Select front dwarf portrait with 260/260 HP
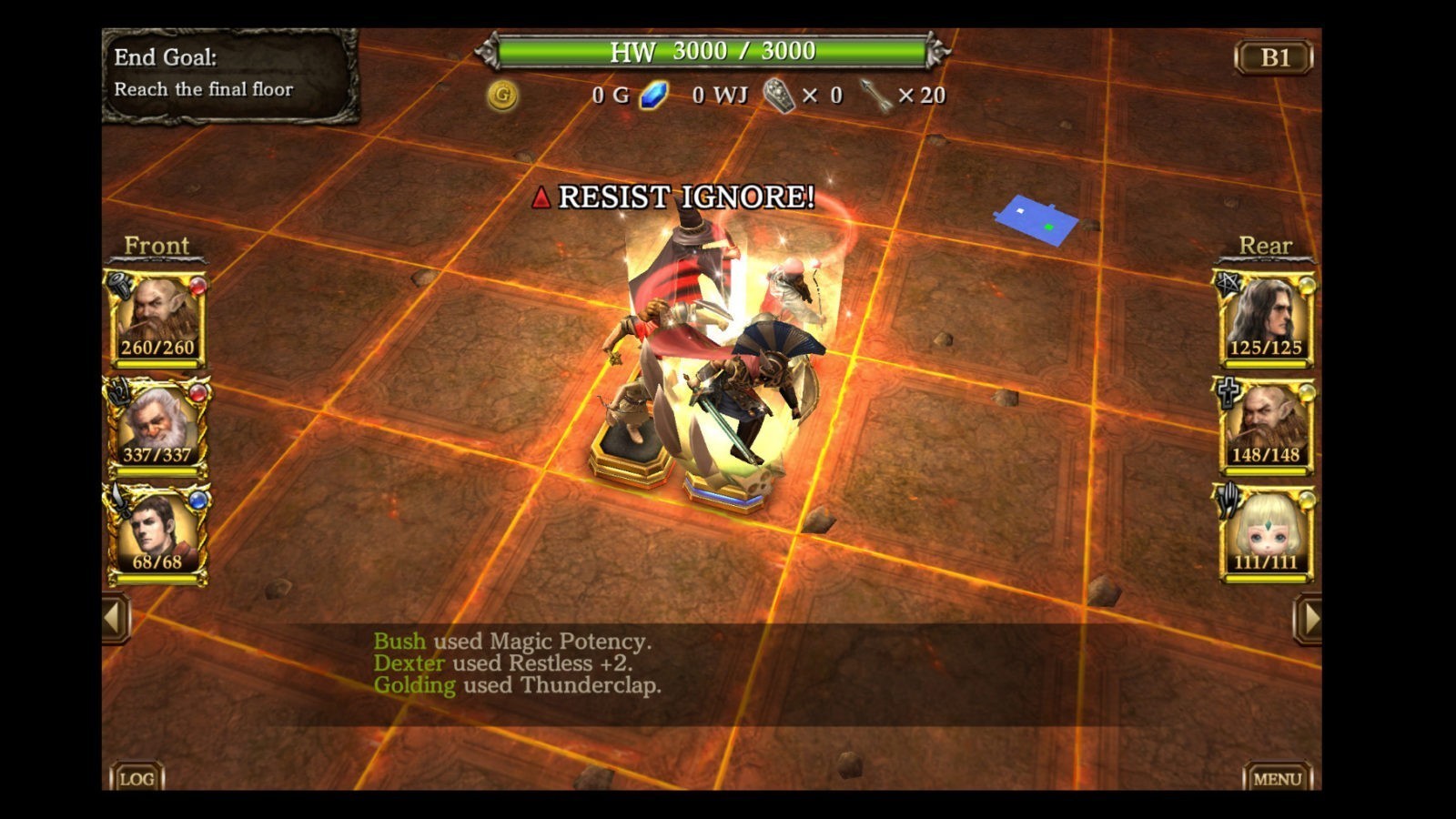This screenshot has width=1456, height=819. (x=157, y=318)
